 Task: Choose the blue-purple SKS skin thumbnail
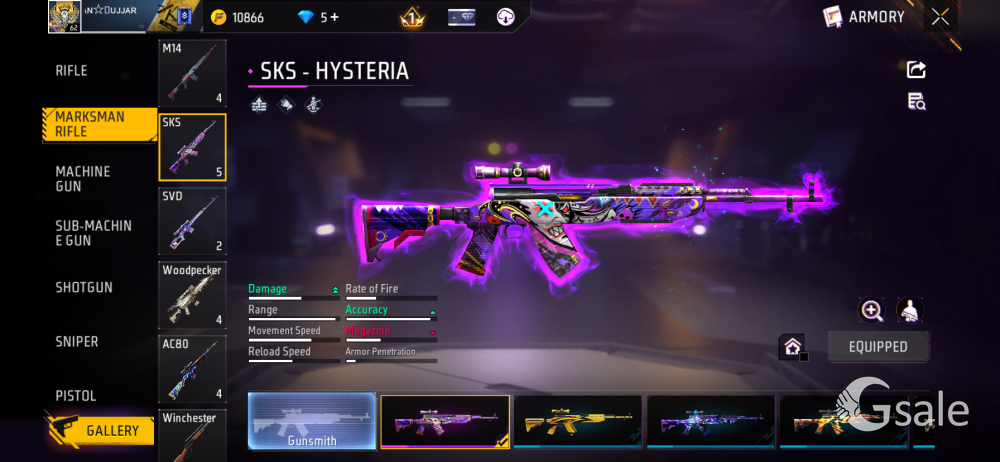710,421
